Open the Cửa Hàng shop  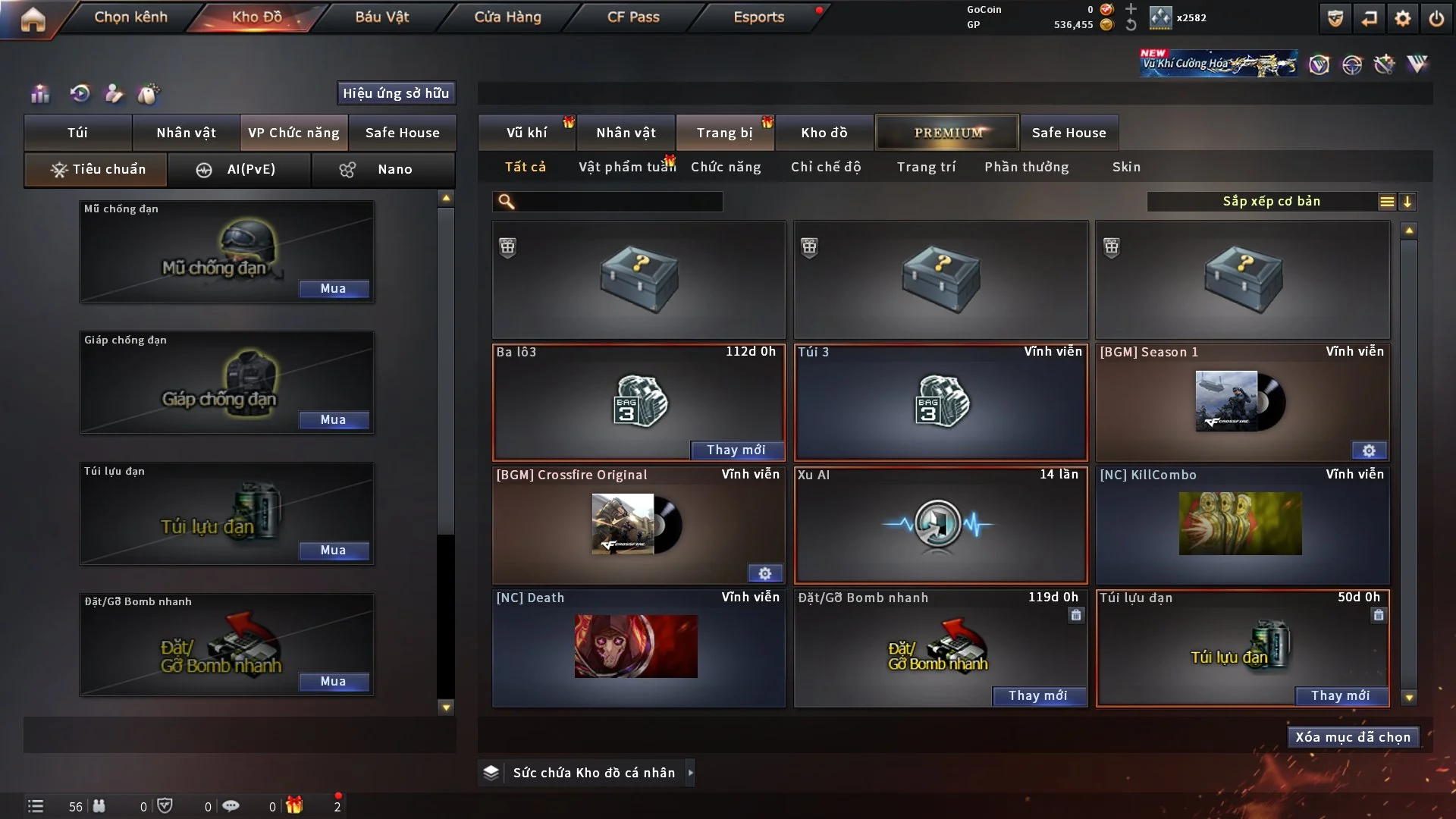click(507, 17)
